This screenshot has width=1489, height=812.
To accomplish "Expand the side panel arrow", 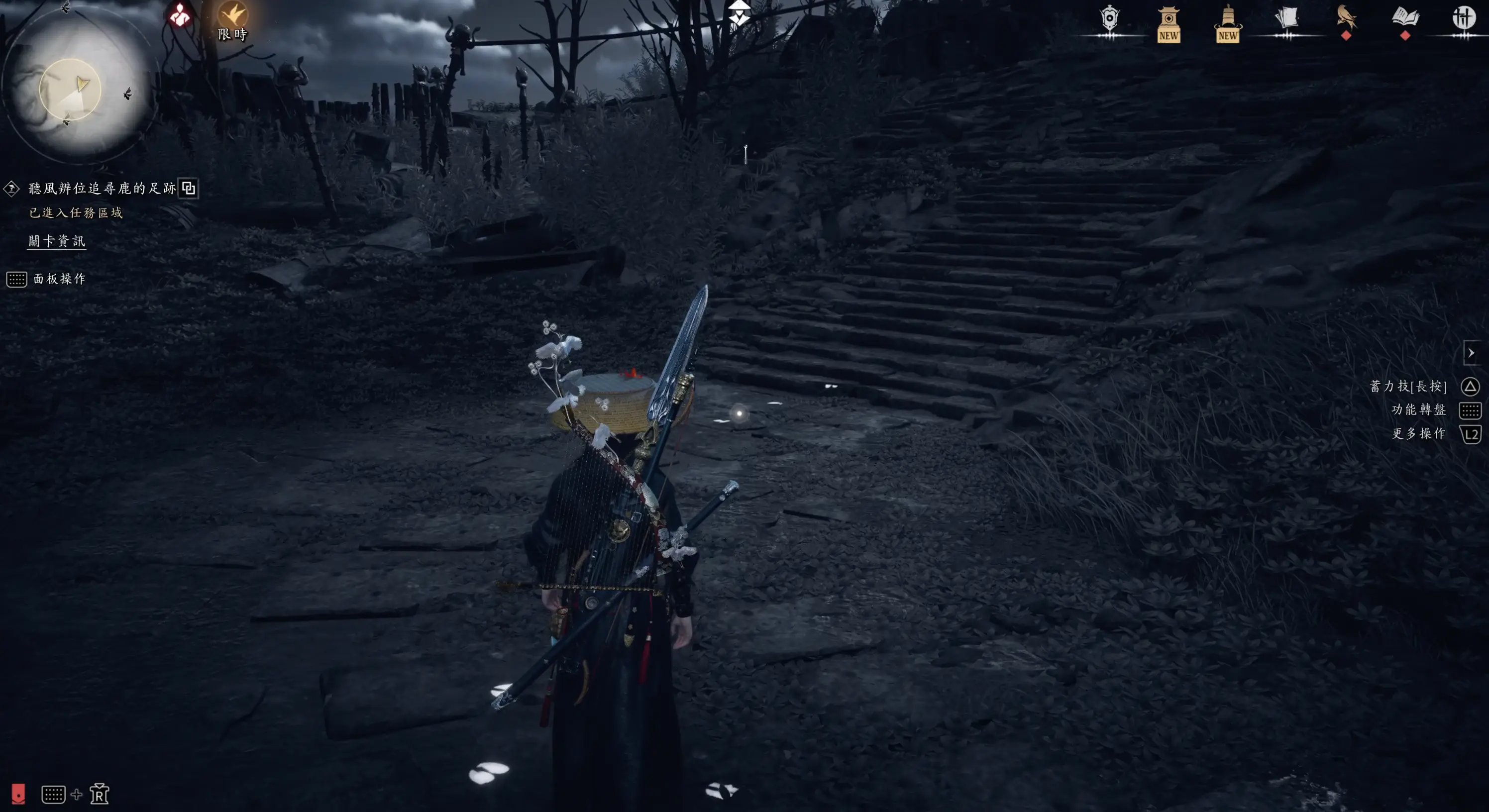I will click(x=1471, y=353).
